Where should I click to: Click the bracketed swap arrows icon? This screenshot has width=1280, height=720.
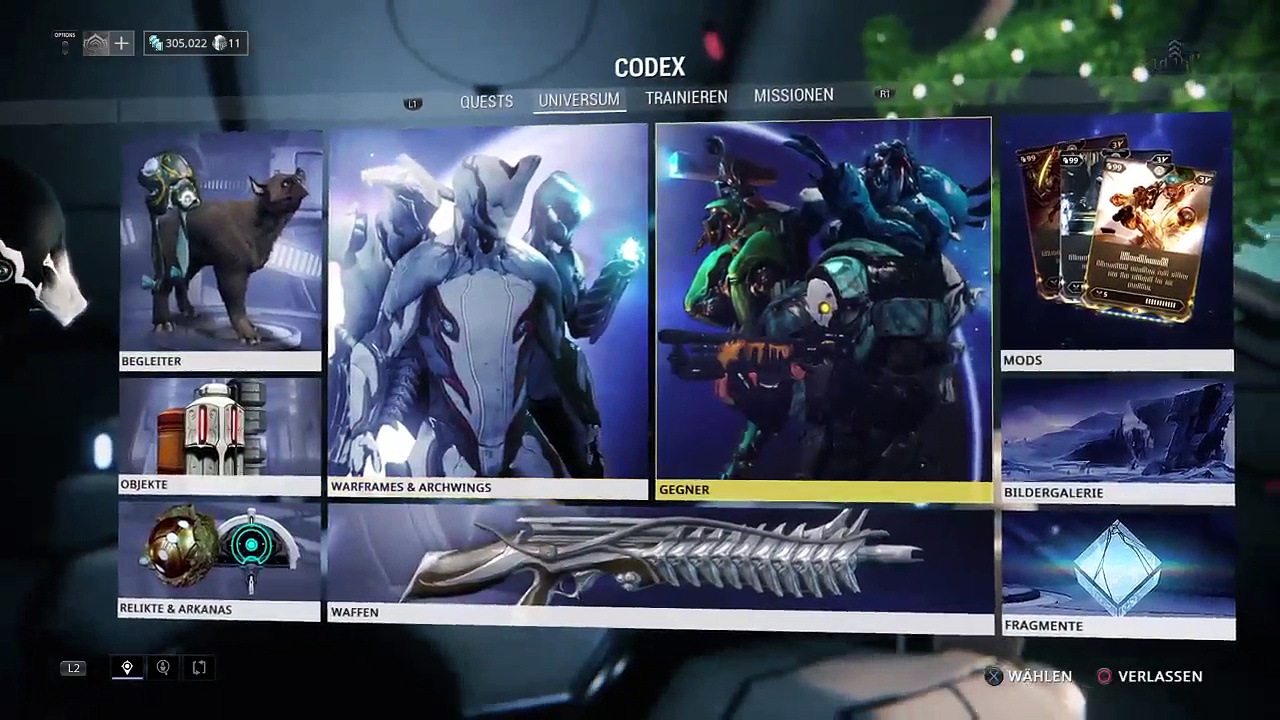[x=199, y=667]
